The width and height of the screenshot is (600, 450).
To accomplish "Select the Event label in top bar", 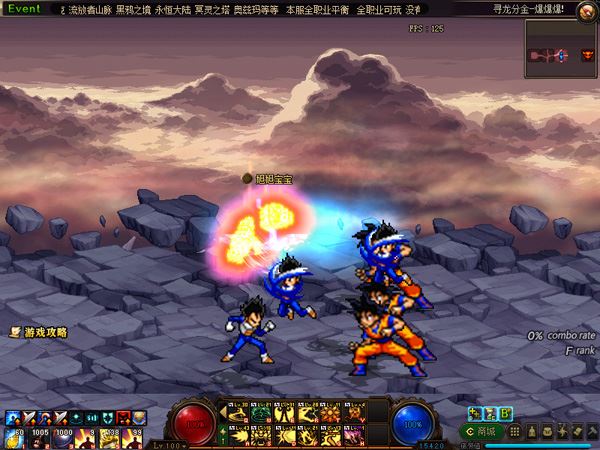I will 24,8.
